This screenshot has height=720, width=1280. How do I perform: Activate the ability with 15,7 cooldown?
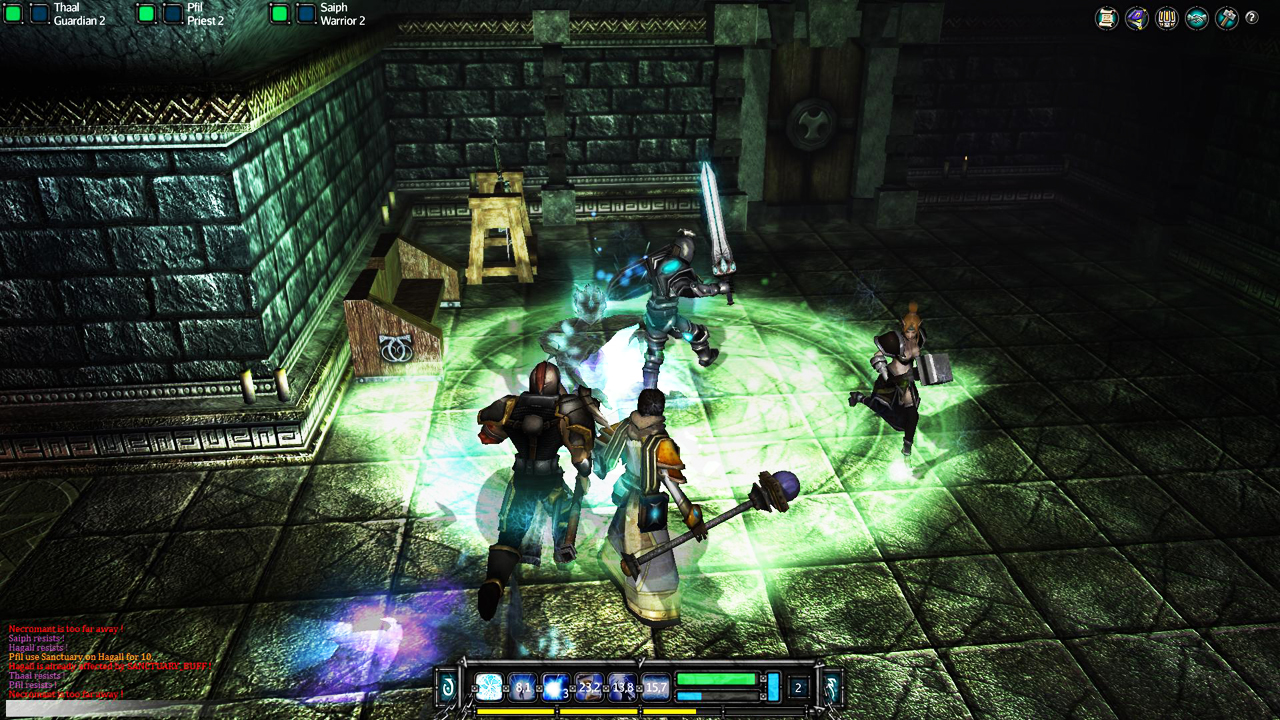(655, 687)
